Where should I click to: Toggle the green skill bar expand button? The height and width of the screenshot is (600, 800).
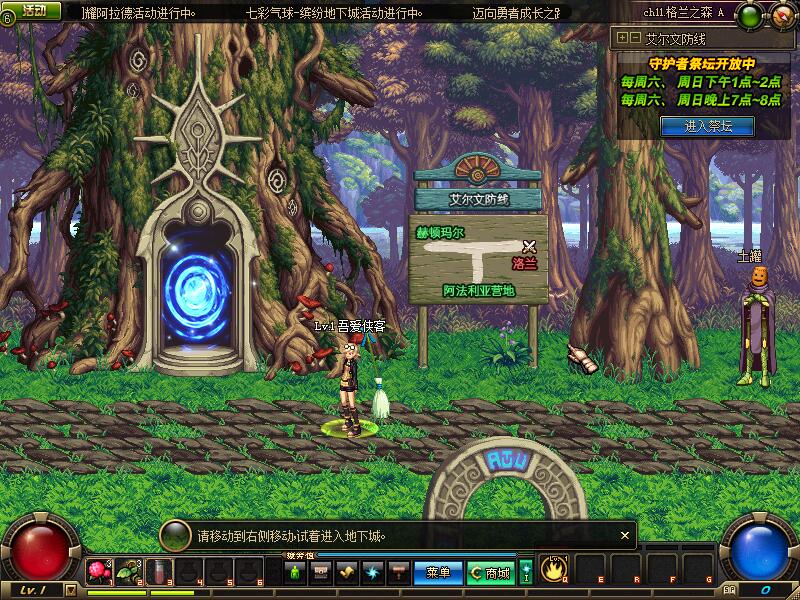coord(526,572)
